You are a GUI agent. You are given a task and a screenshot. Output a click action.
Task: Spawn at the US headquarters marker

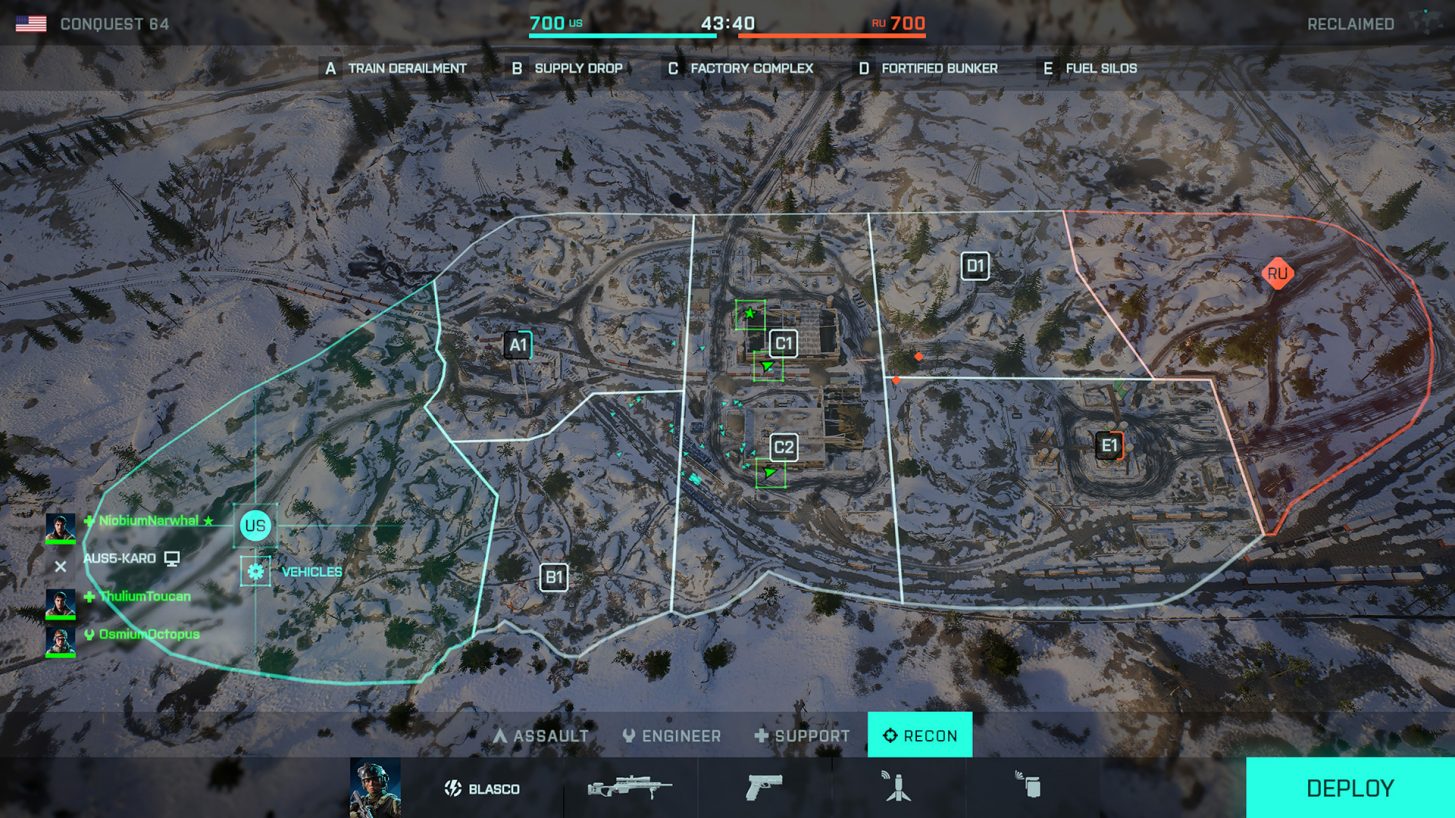click(256, 526)
